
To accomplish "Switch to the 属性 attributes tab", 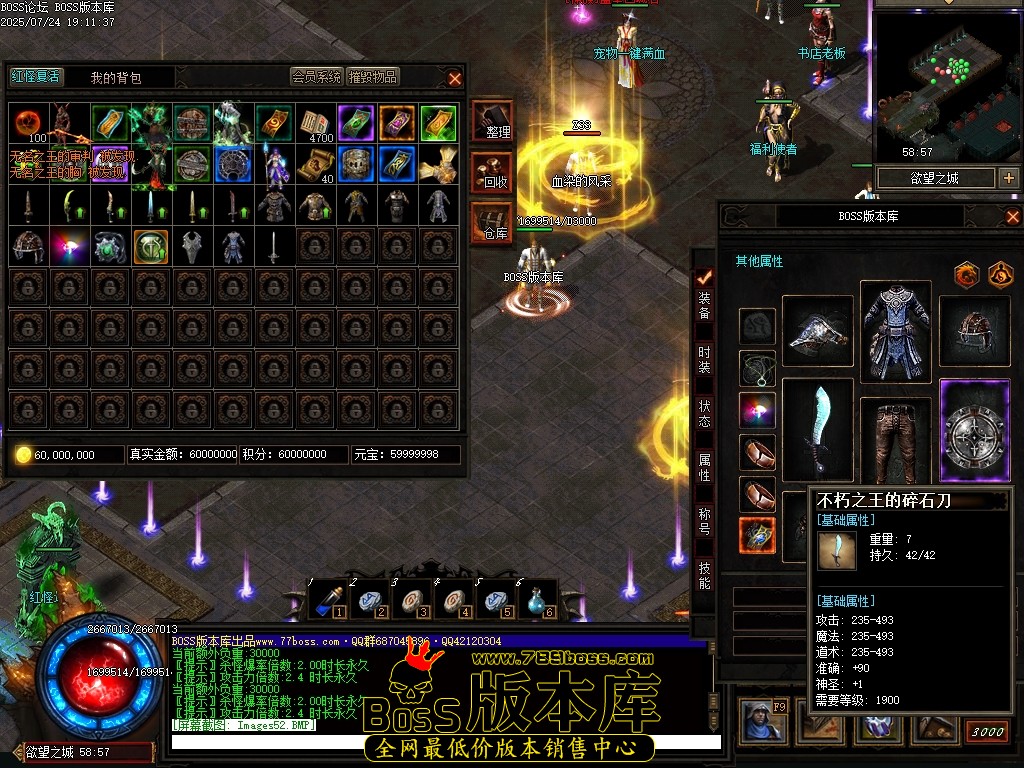I will pos(704,467).
